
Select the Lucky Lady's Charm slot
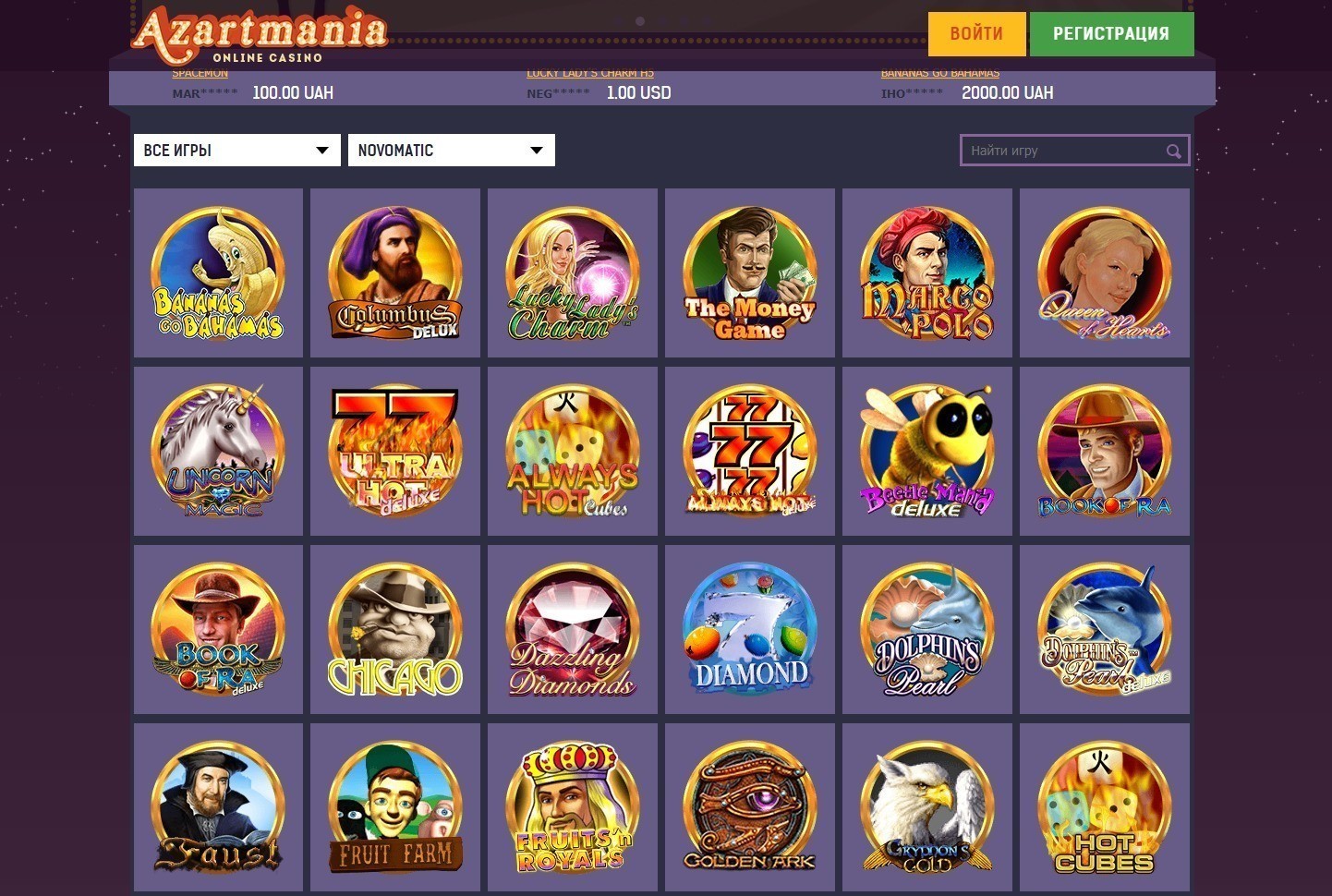pyautogui.click(x=573, y=272)
